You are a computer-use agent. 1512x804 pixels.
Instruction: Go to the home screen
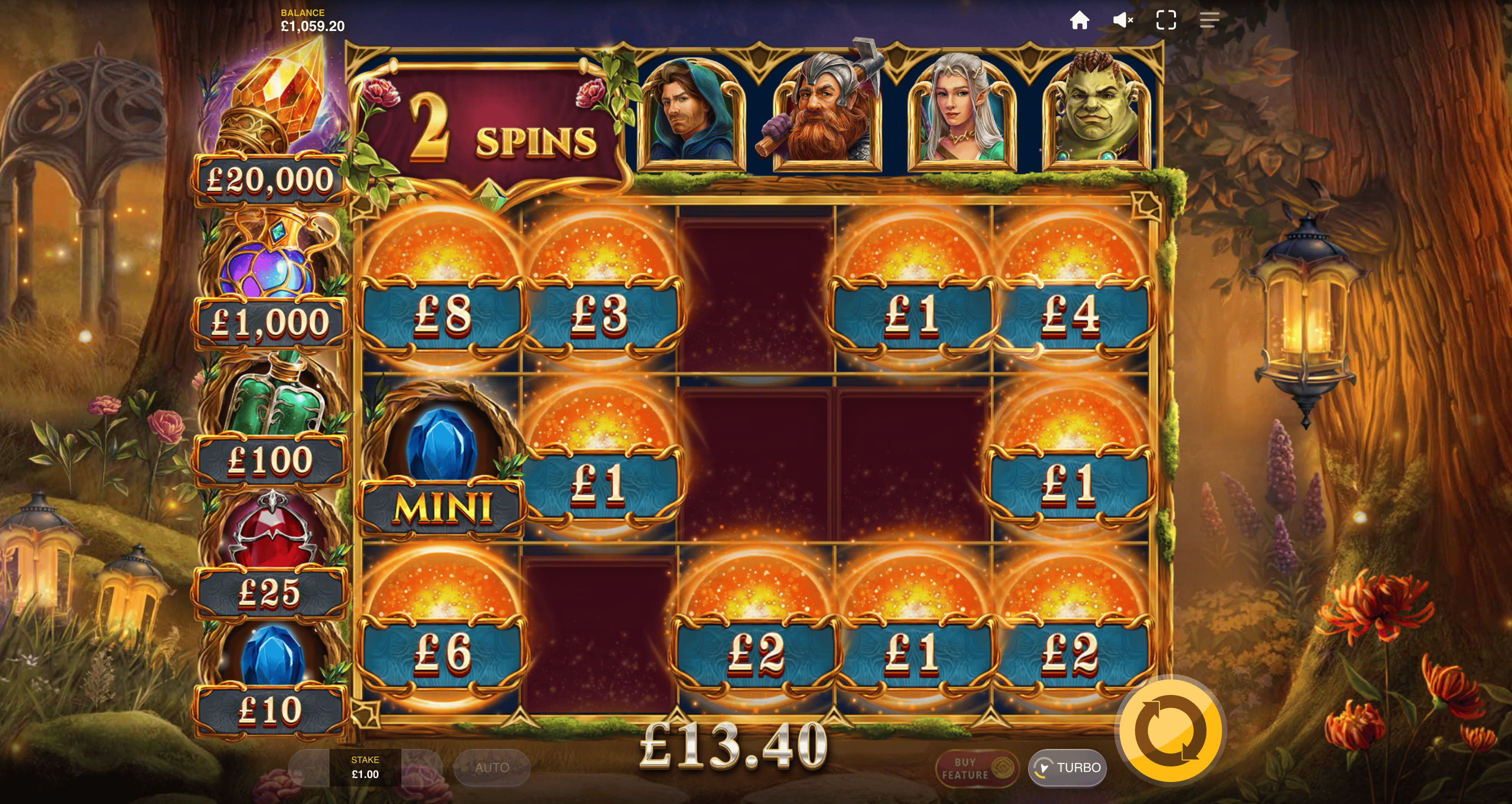(1079, 21)
